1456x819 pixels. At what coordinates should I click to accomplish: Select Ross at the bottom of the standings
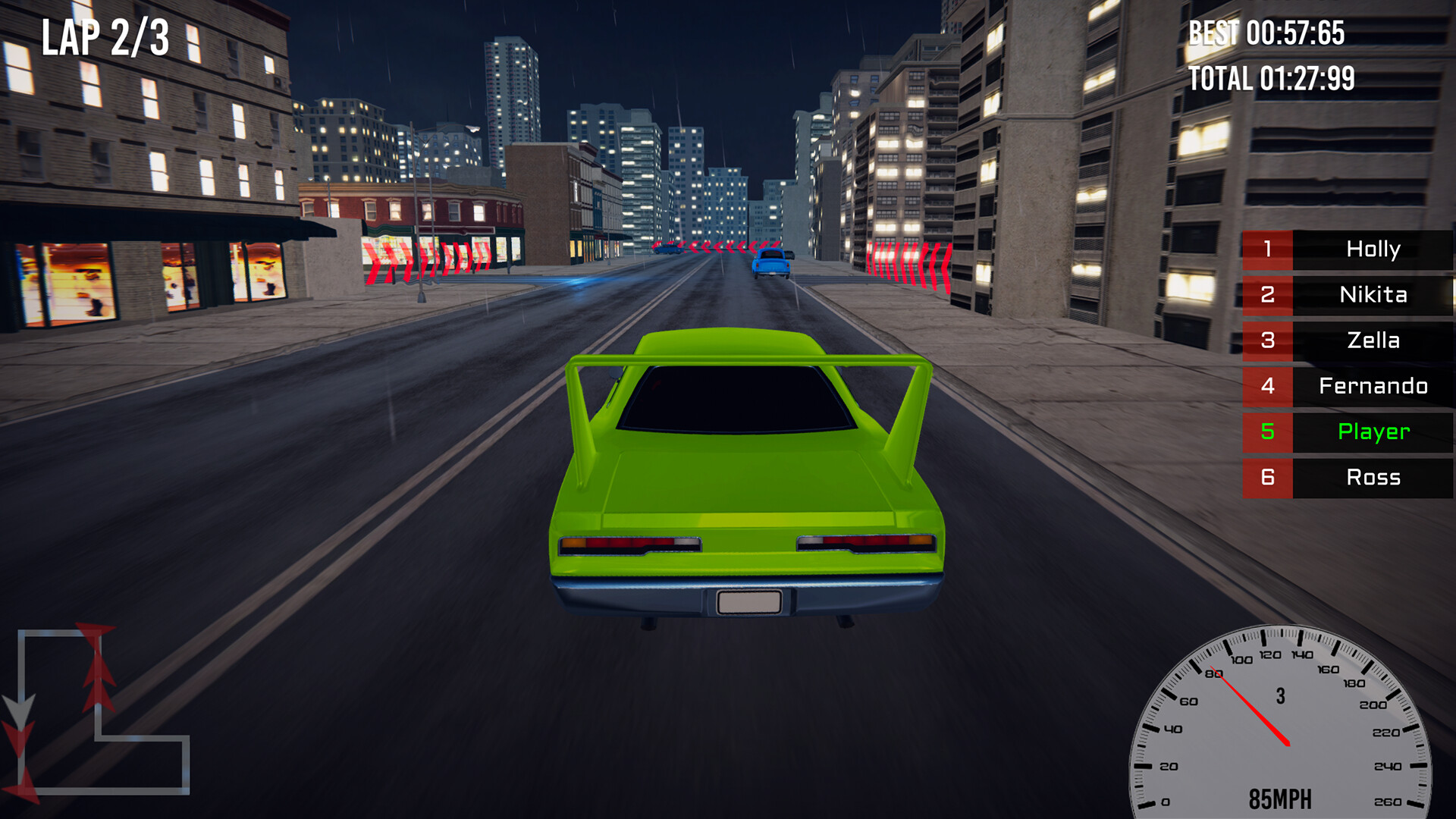[1373, 478]
